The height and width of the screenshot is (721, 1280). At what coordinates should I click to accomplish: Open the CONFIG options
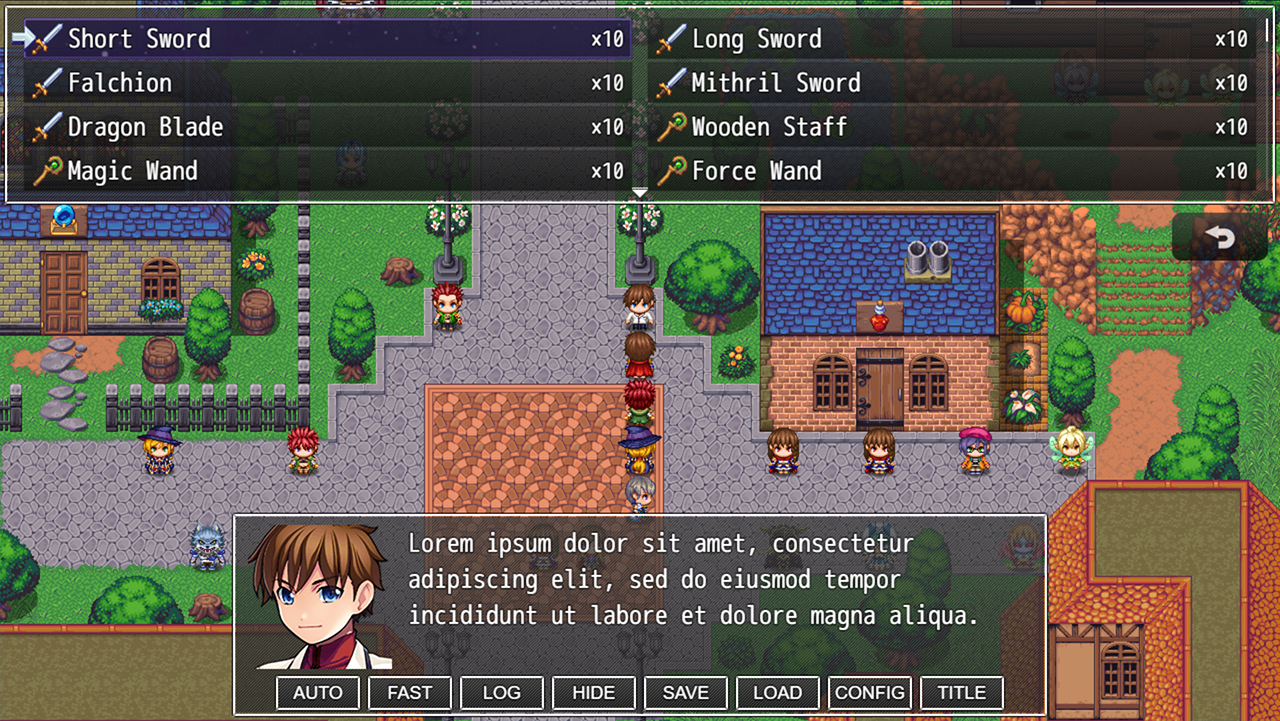(870, 692)
